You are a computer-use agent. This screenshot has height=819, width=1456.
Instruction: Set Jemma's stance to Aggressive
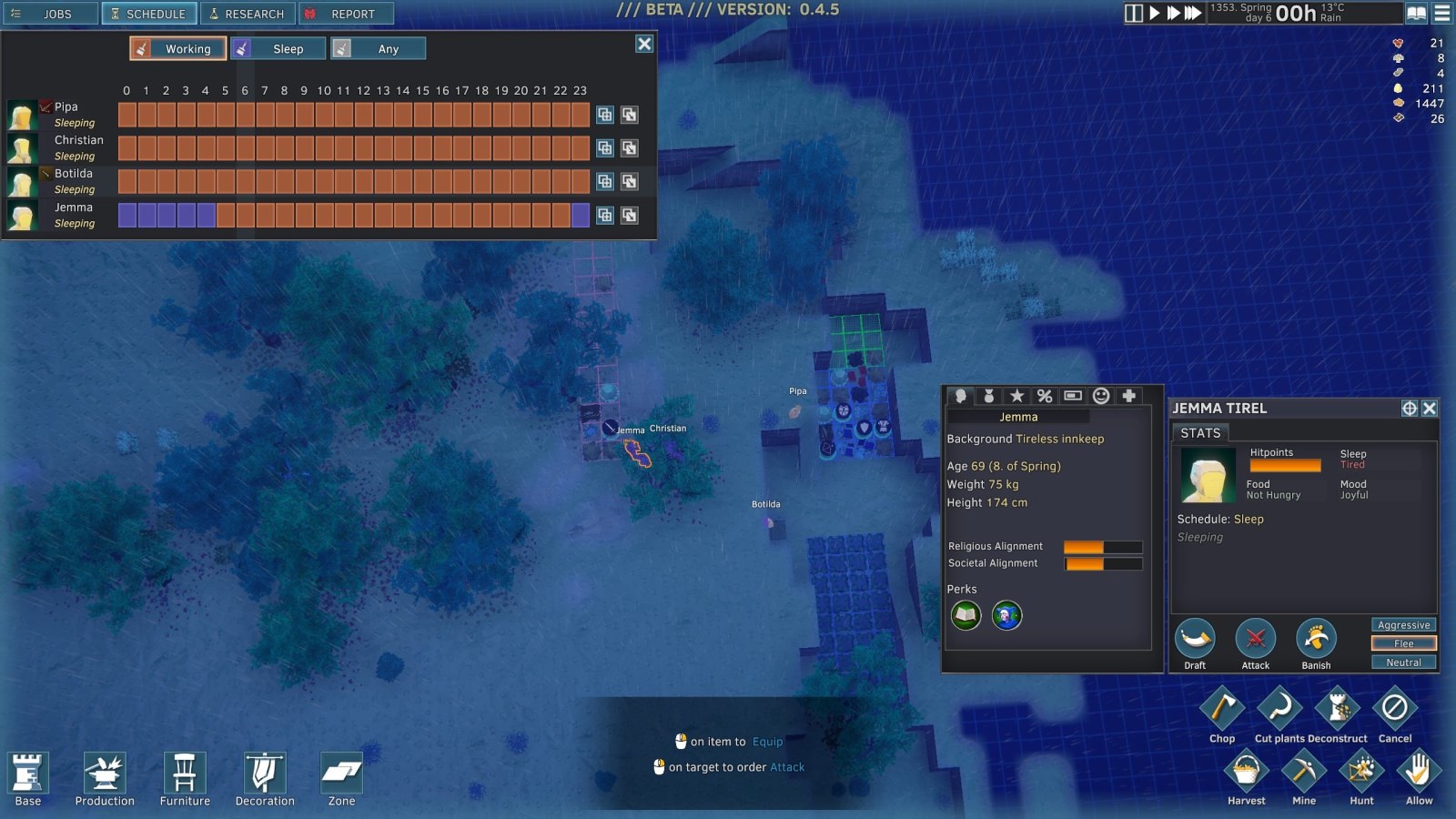[1403, 625]
